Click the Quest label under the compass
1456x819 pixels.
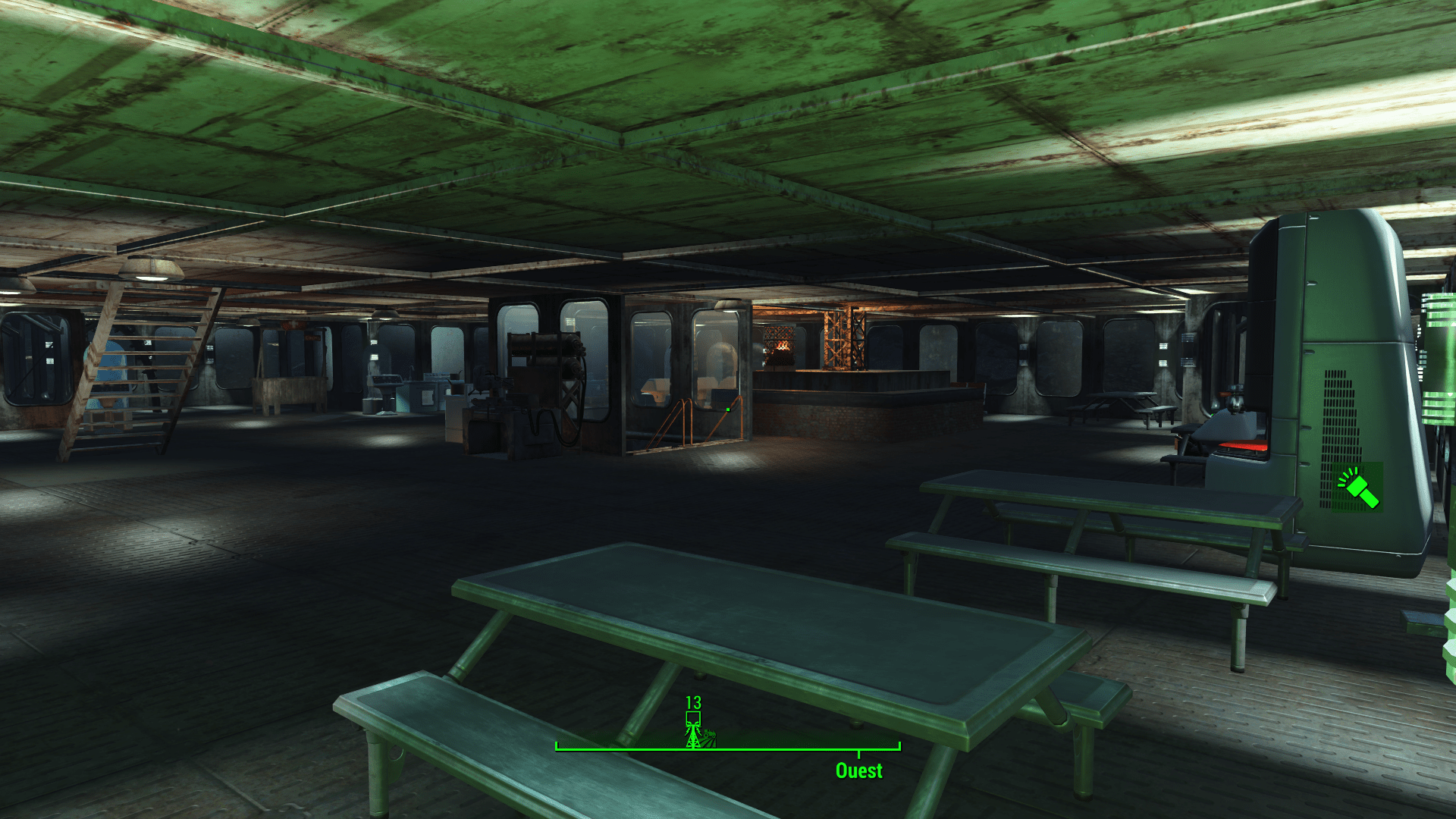(858, 770)
